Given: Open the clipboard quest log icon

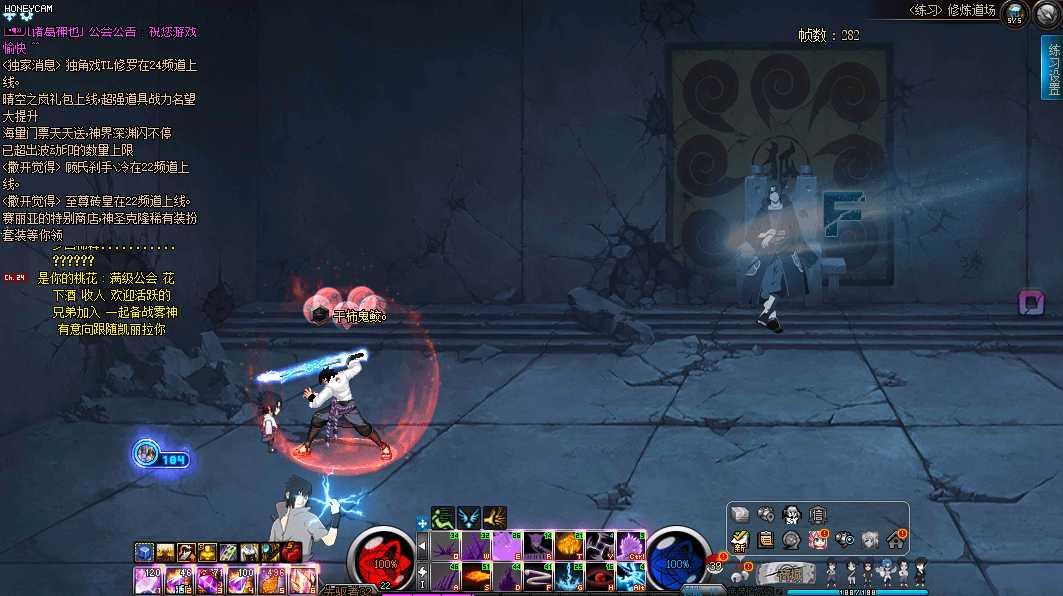Looking at the screenshot, I should click(766, 539).
